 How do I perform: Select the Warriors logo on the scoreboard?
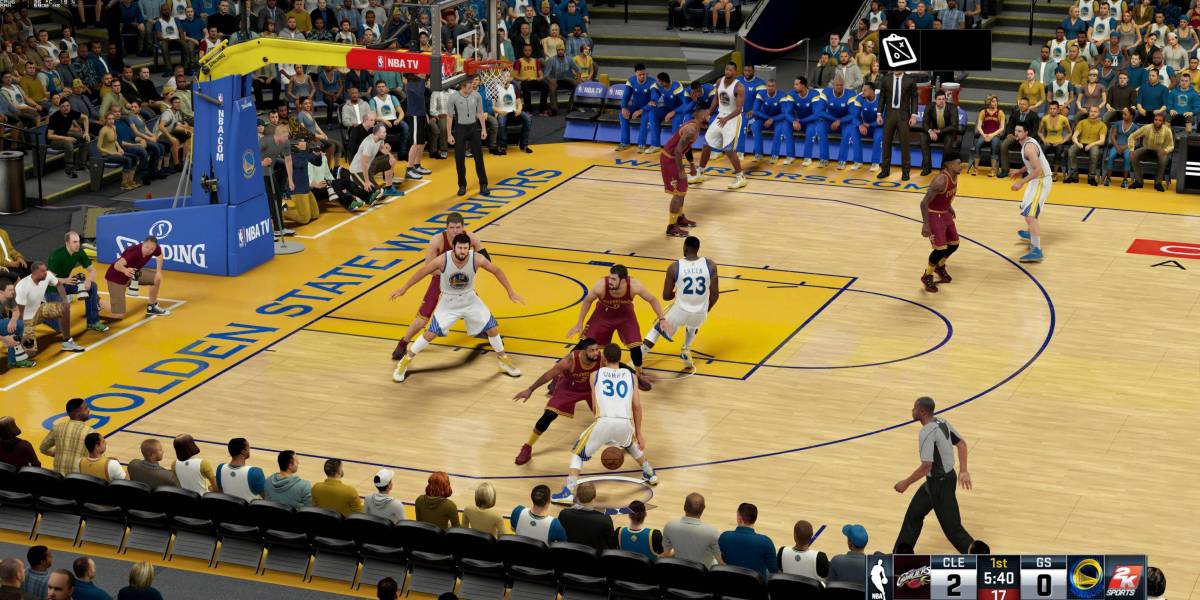tap(1086, 577)
